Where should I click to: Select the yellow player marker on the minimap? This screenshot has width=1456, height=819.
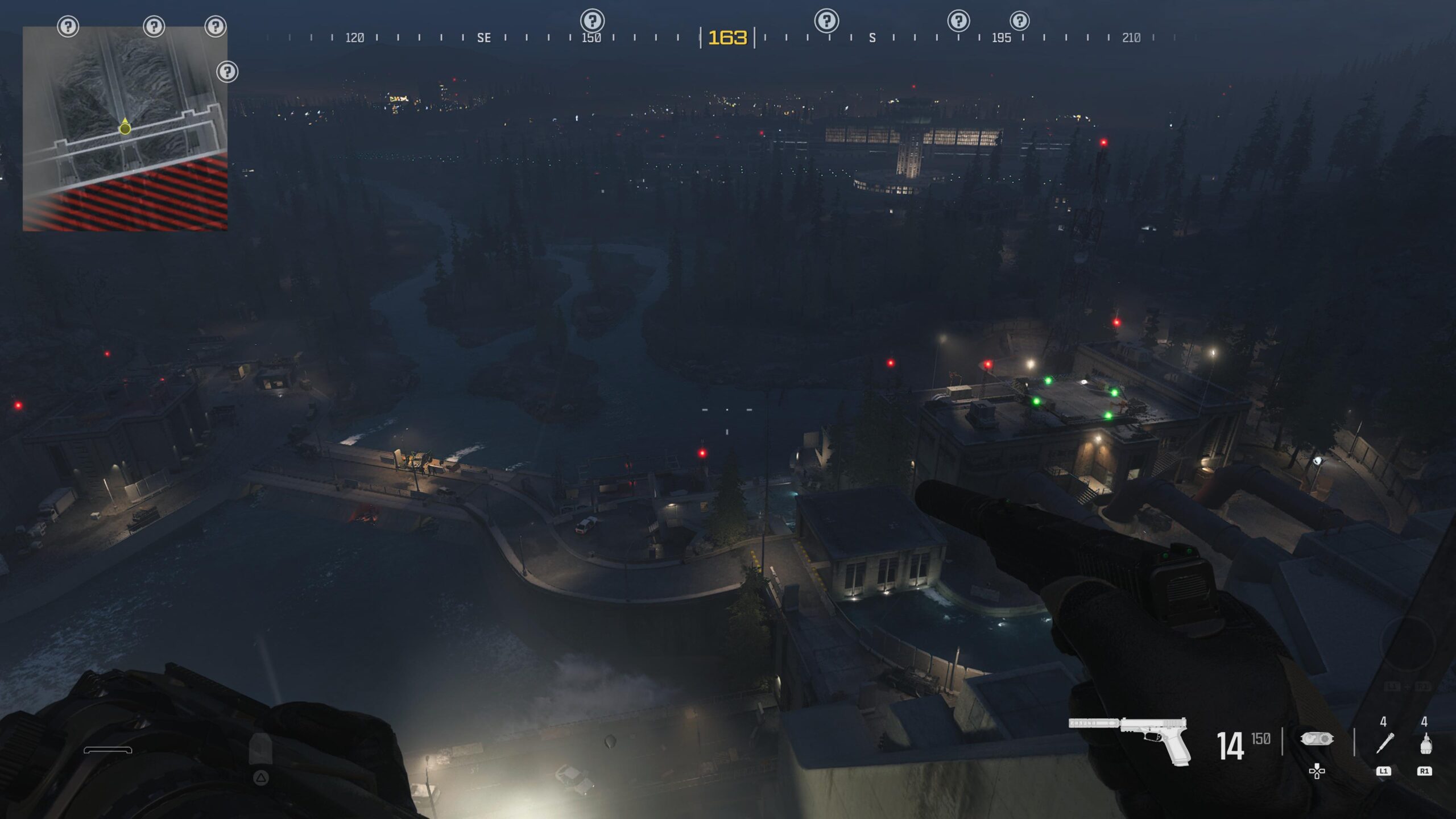tap(125, 128)
